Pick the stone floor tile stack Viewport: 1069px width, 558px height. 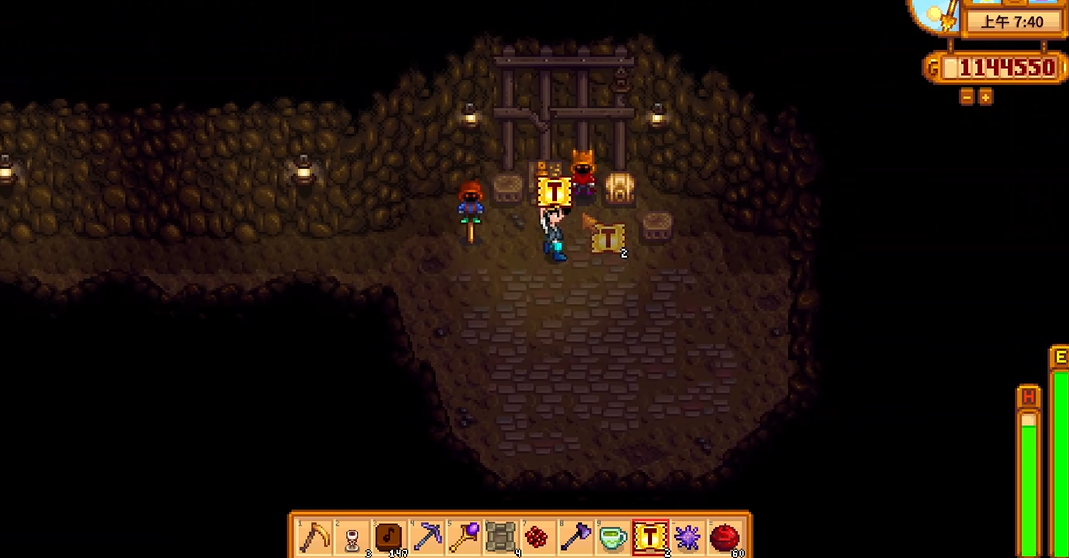coord(501,537)
